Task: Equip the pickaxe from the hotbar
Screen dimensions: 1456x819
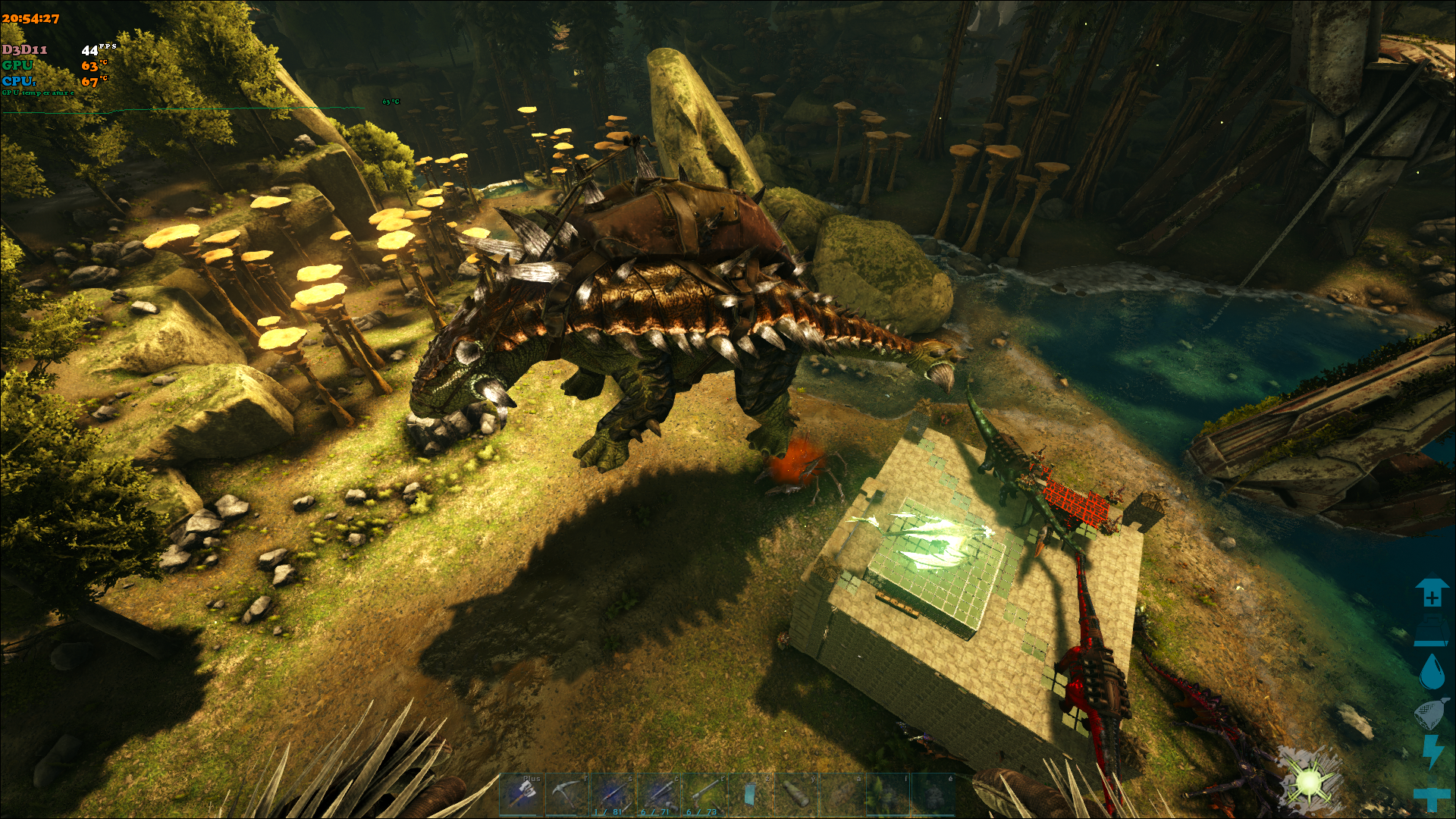Action: coord(567,794)
